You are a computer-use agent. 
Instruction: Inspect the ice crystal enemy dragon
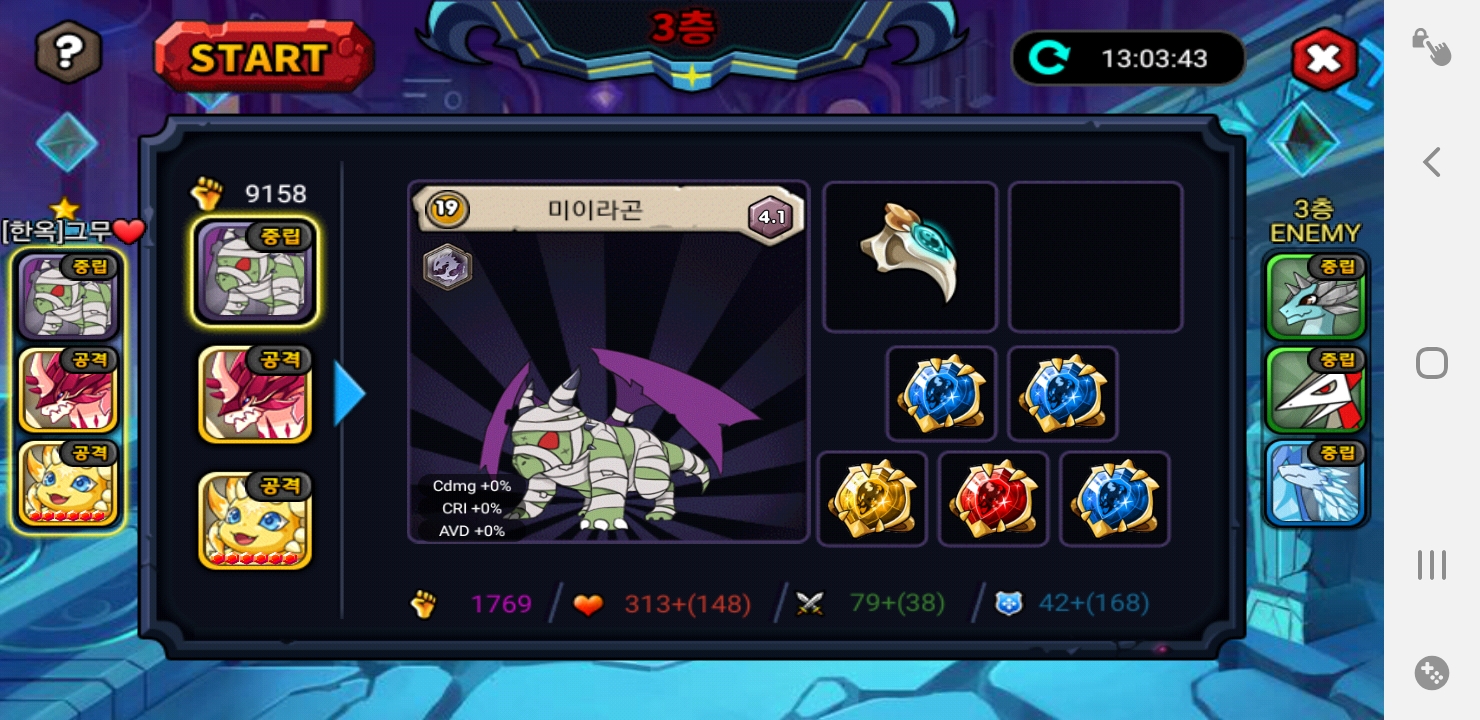(x=1317, y=483)
